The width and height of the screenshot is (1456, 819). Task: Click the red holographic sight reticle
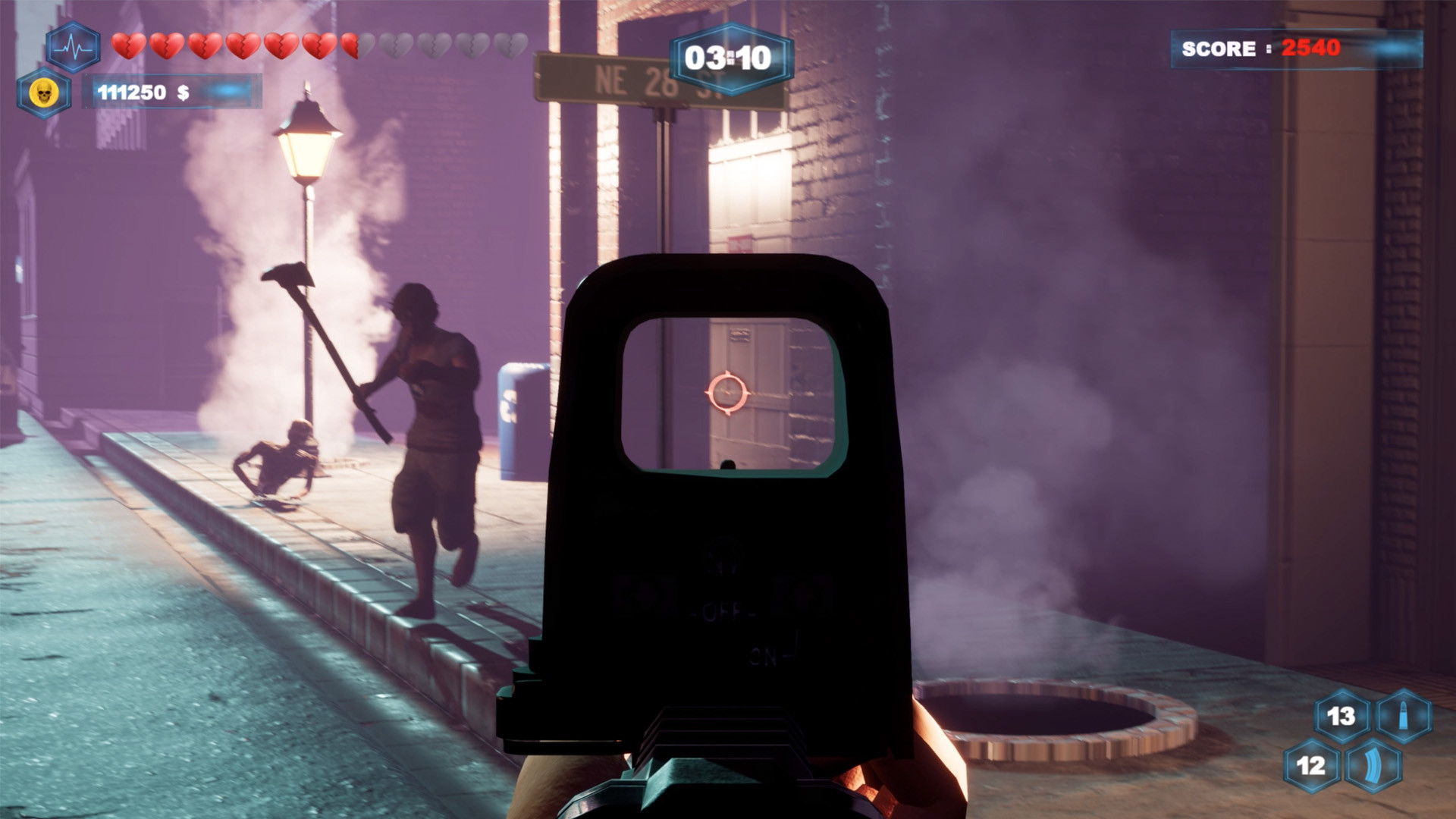pyautogui.click(x=729, y=393)
